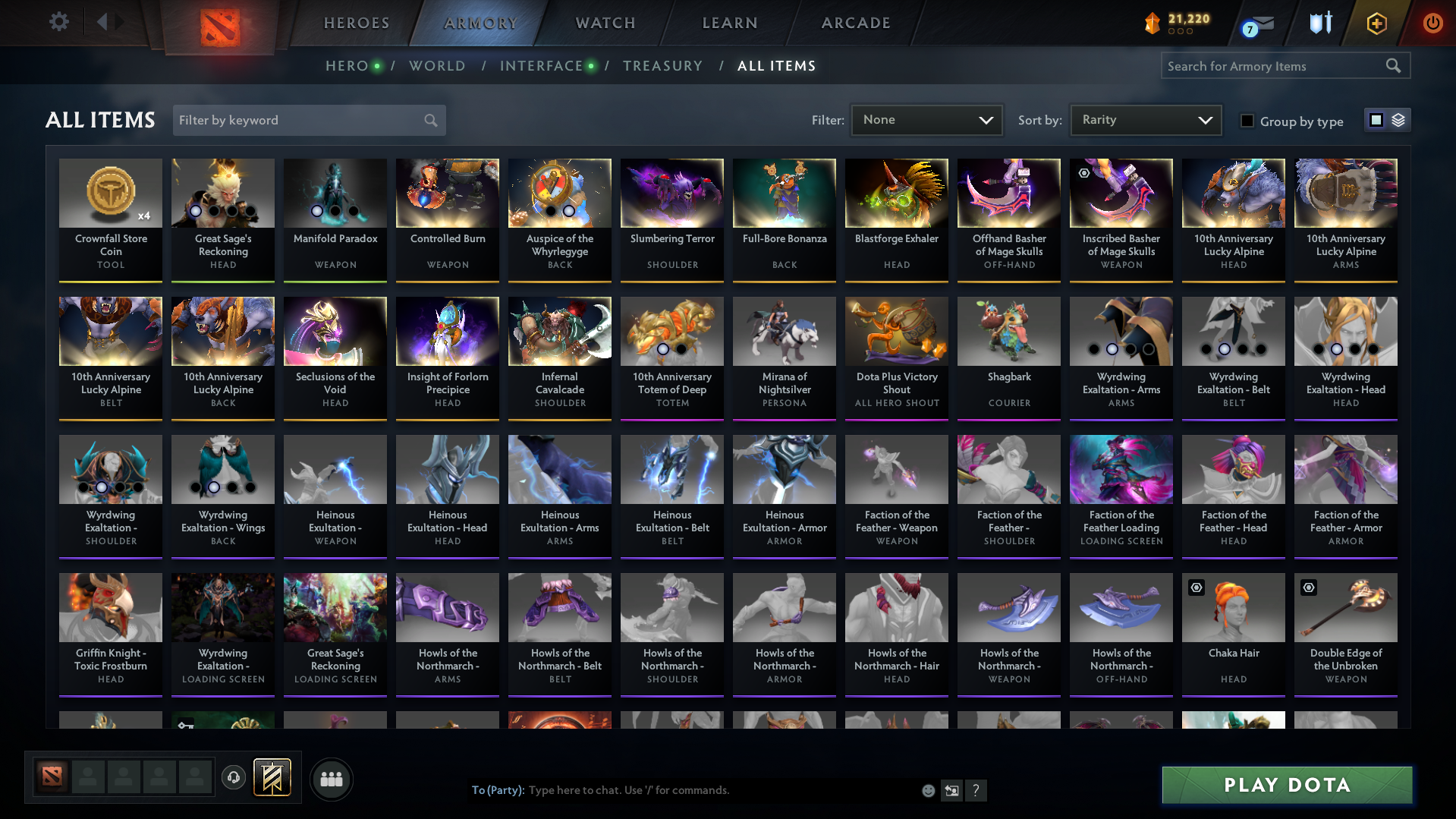The height and width of the screenshot is (819, 1456).
Task: Click the Friends list icon near the chat bar
Action: click(331, 778)
